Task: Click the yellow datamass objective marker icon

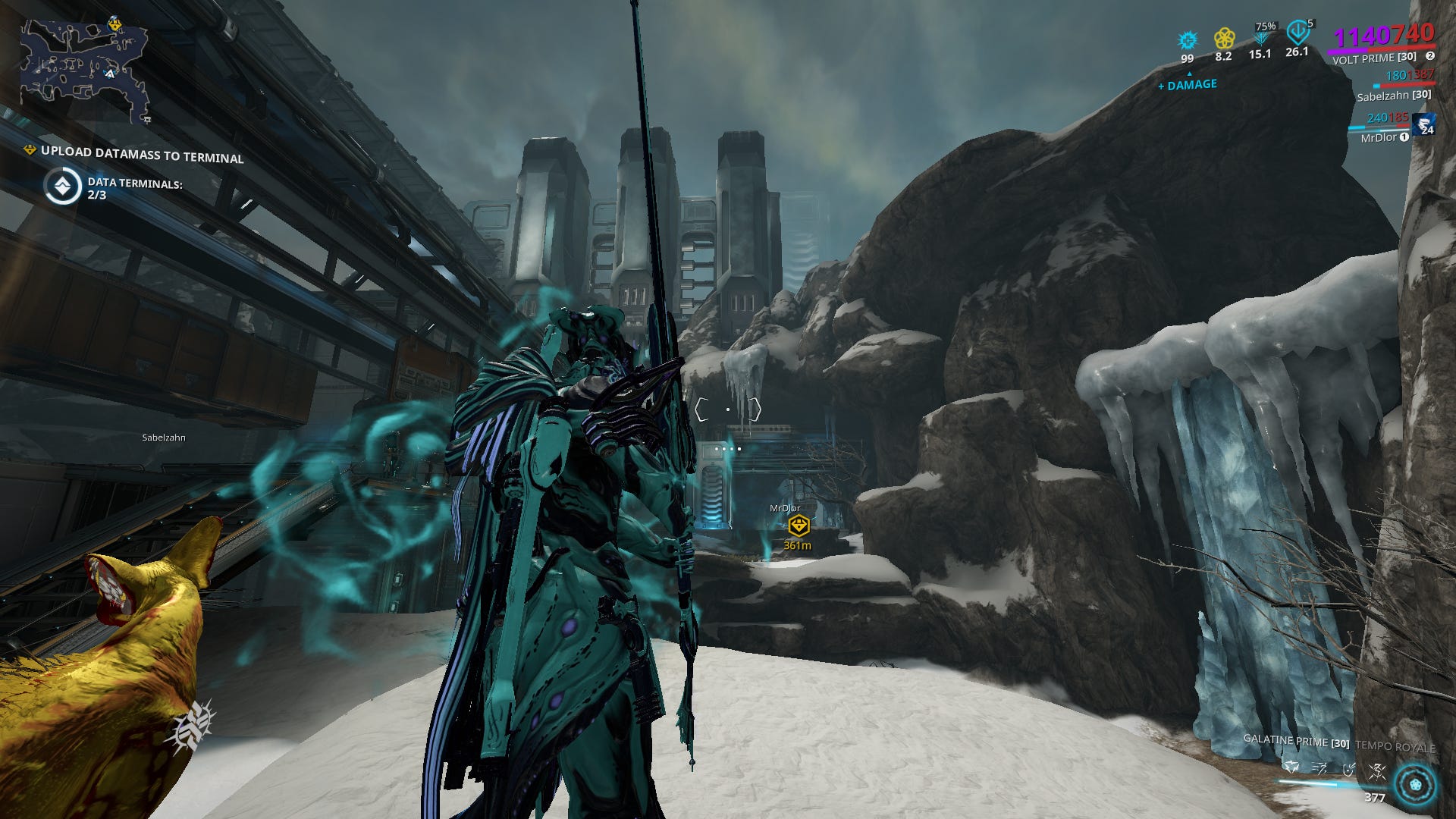Action: [30, 151]
